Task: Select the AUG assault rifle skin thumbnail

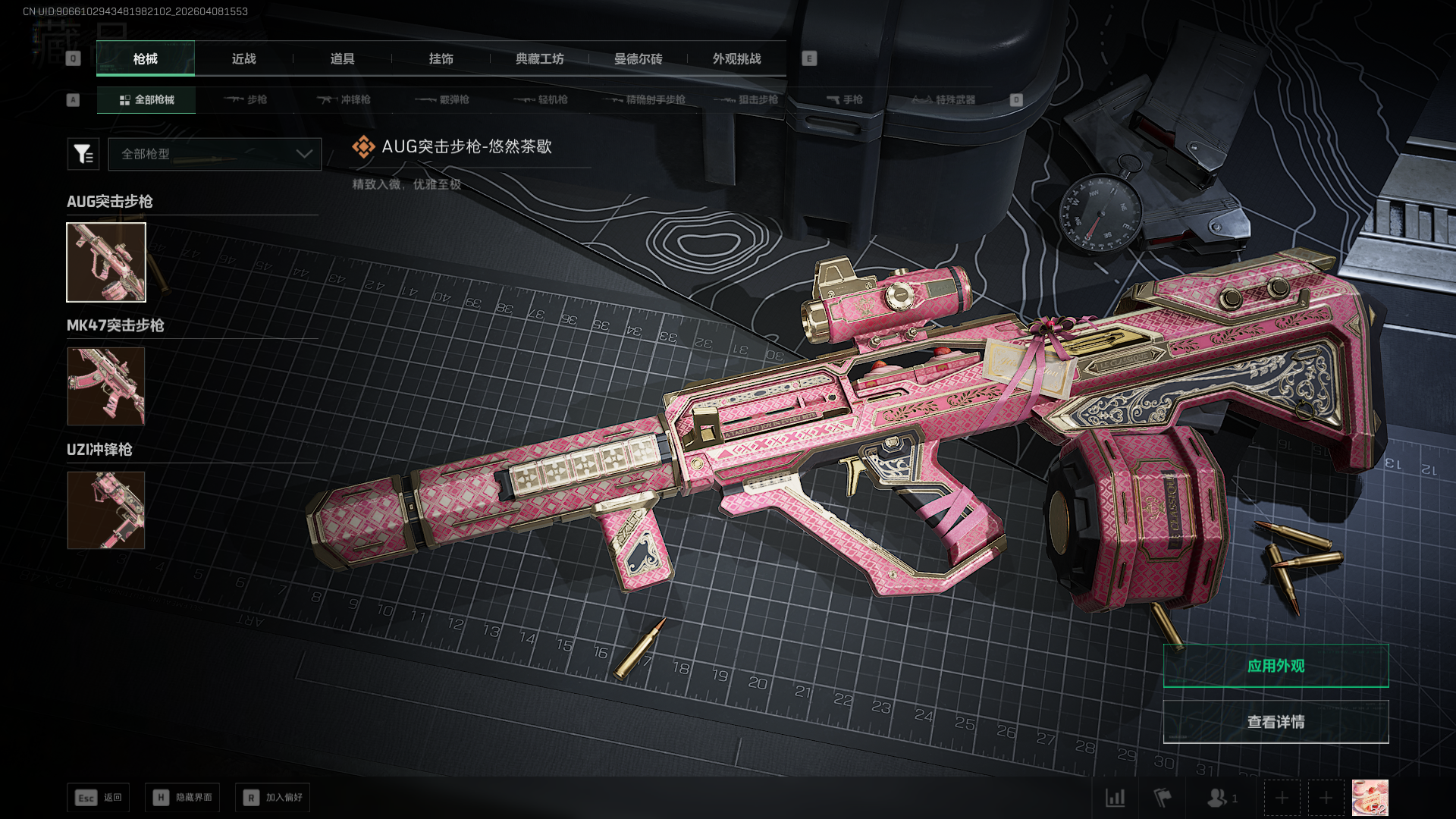Action: point(106,262)
